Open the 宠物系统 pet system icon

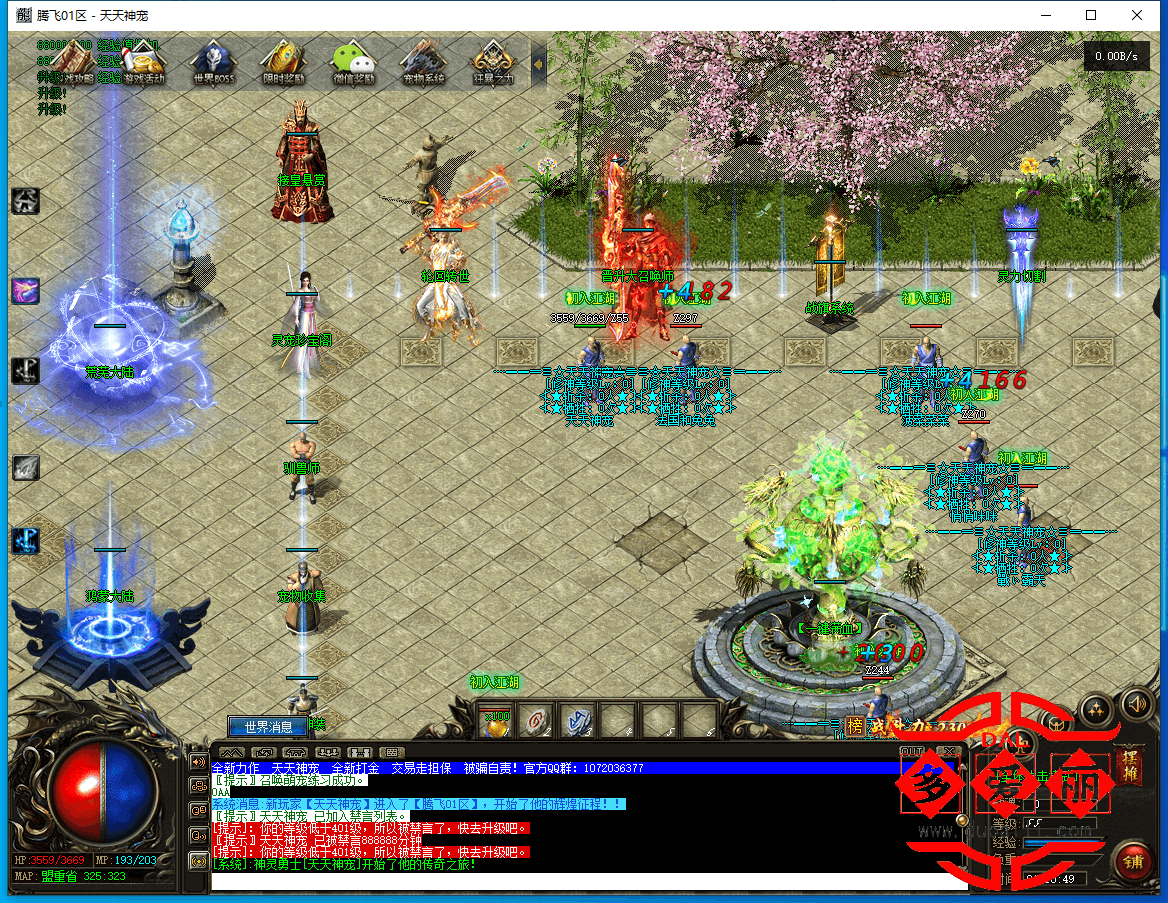[423, 62]
